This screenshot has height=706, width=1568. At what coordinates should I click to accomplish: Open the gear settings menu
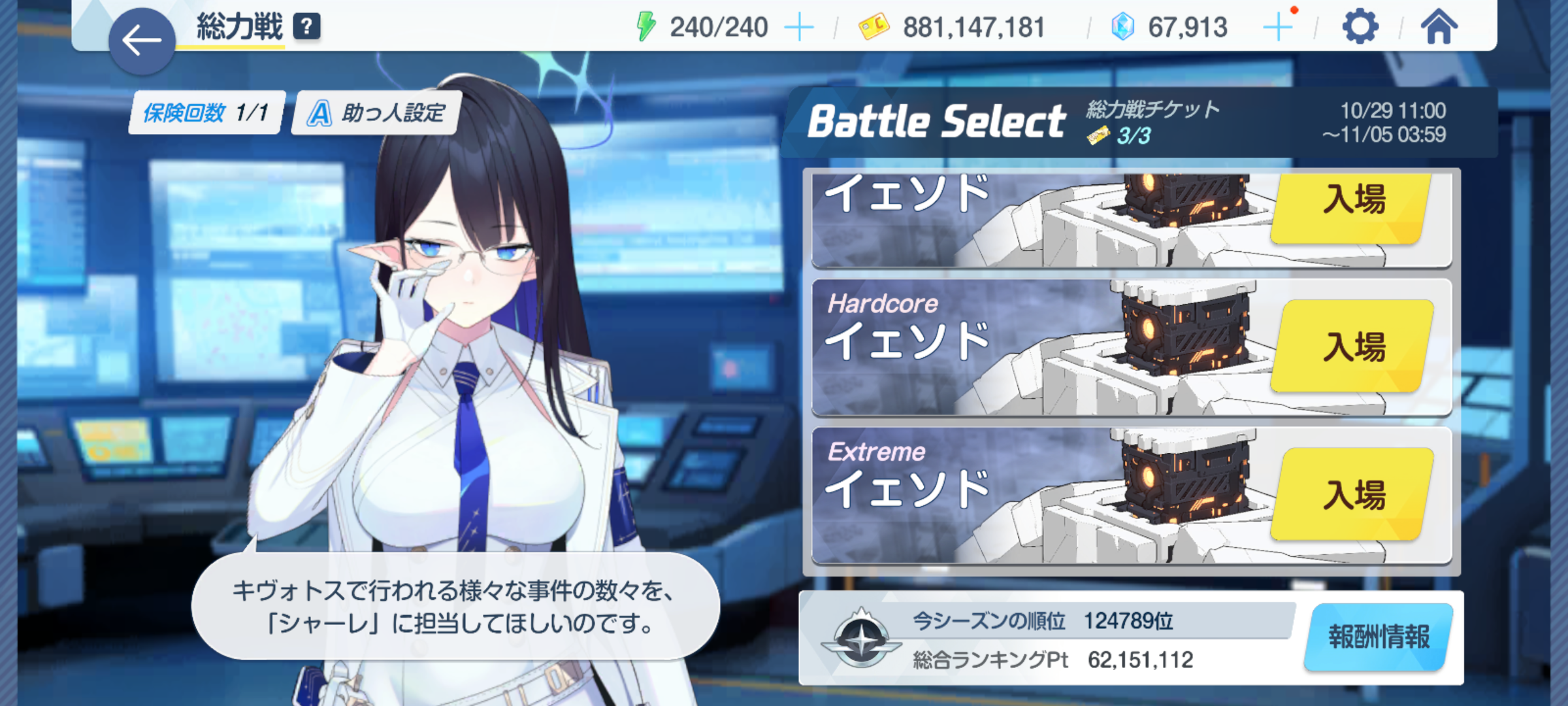pyautogui.click(x=1360, y=27)
